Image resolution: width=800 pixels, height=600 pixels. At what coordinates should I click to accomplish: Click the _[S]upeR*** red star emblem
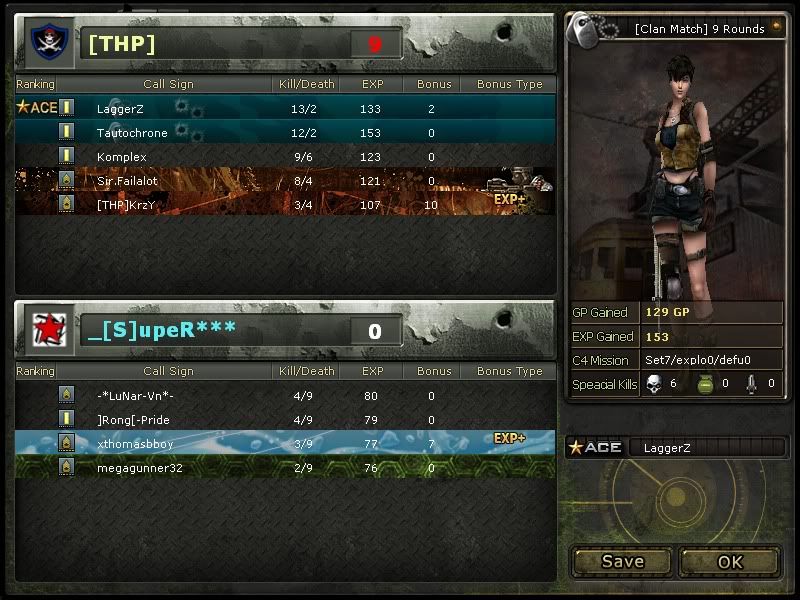tap(45, 331)
